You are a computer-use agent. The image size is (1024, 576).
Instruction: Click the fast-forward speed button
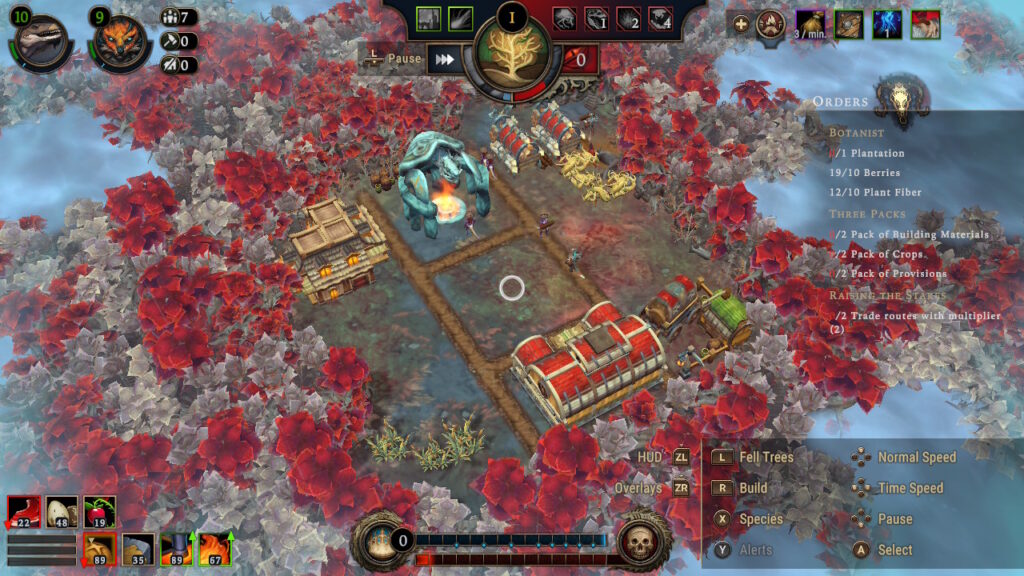(x=443, y=59)
